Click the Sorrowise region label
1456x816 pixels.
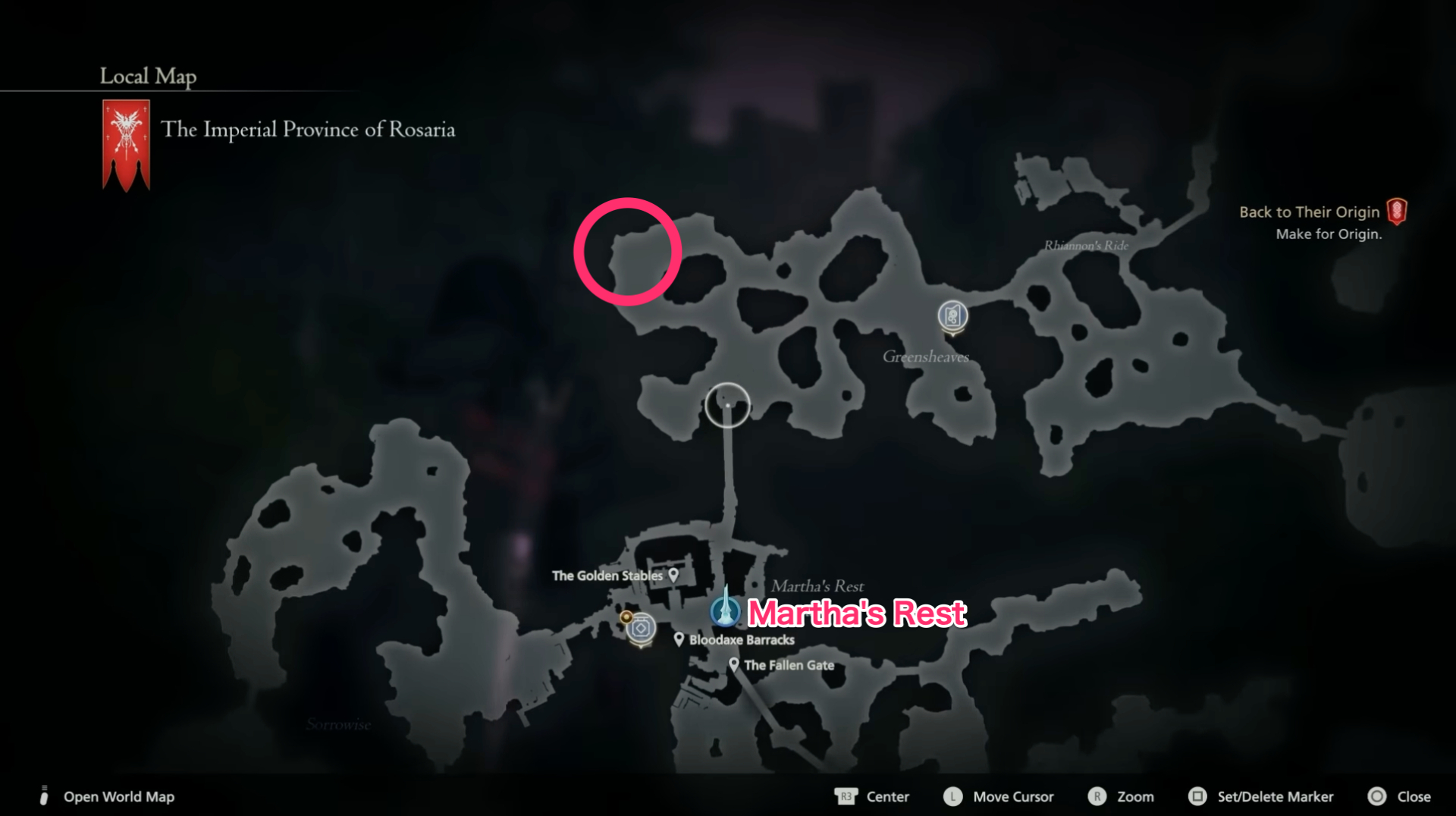coord(338,724)
